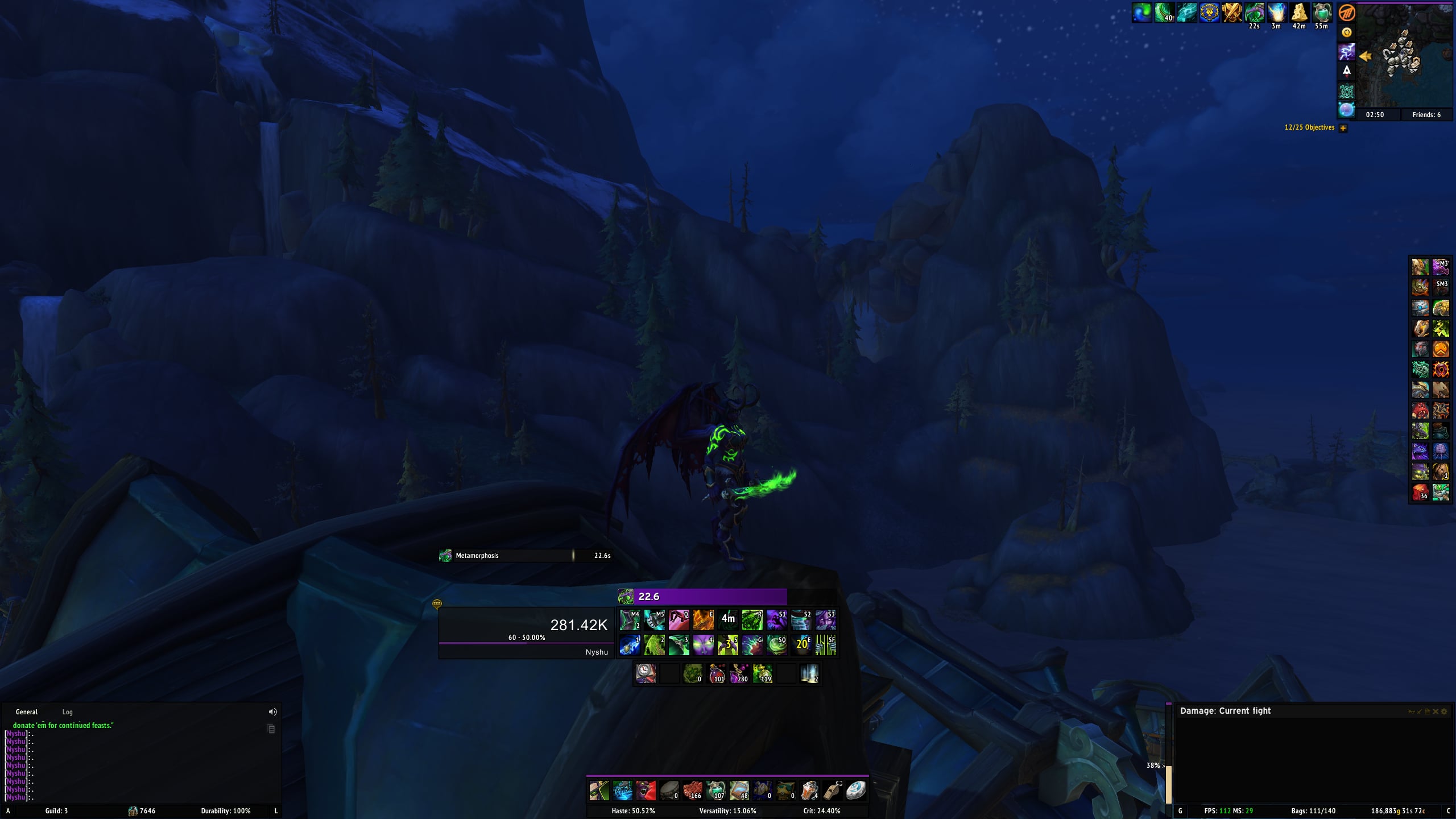This screenshot has width=1456, height=819.
Task: Use the orange flame ability bound to E
Action: click(703, 620)
